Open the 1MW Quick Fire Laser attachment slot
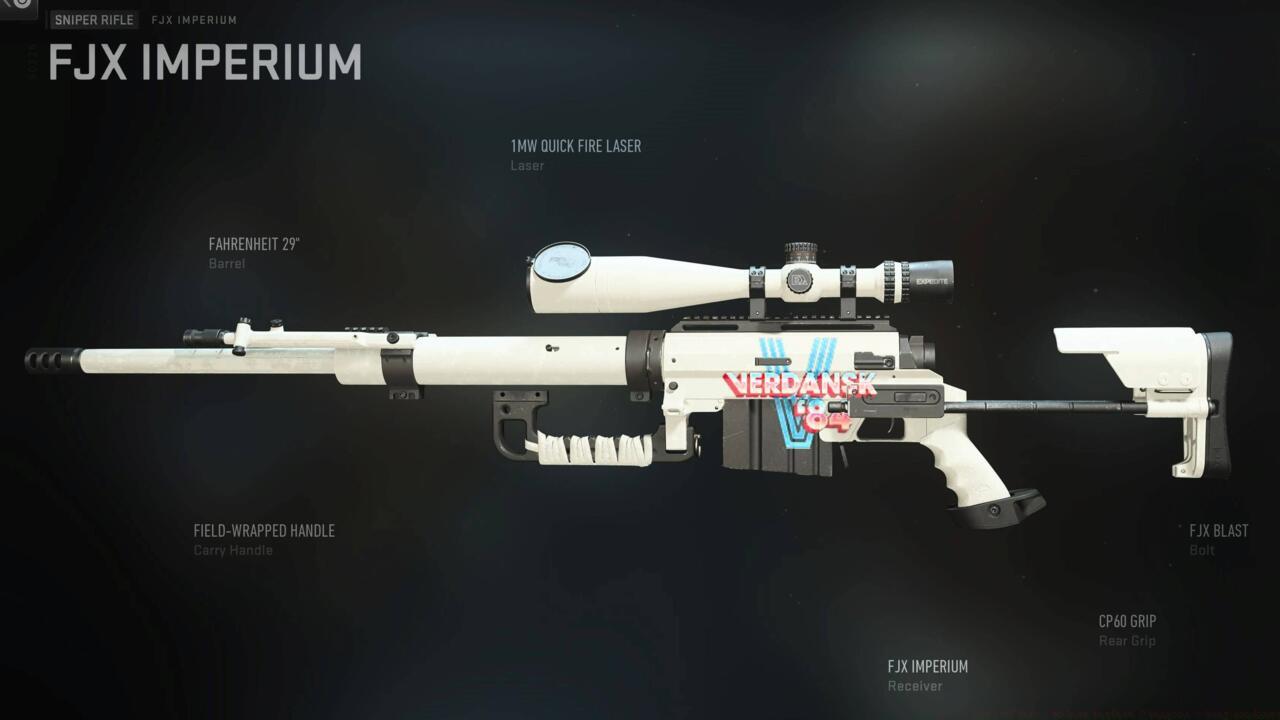The height and width of the screenshot is (720, 1280). pyautogui.click(x=576, y=146)
